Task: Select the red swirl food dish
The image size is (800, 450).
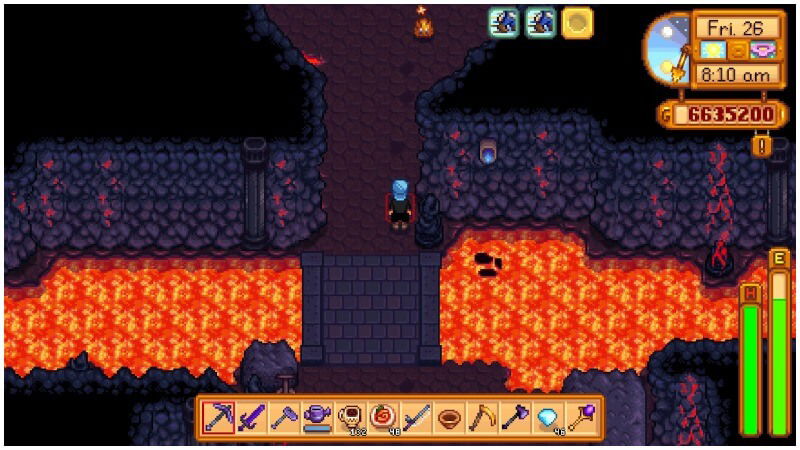Action: tap(383, 416)
